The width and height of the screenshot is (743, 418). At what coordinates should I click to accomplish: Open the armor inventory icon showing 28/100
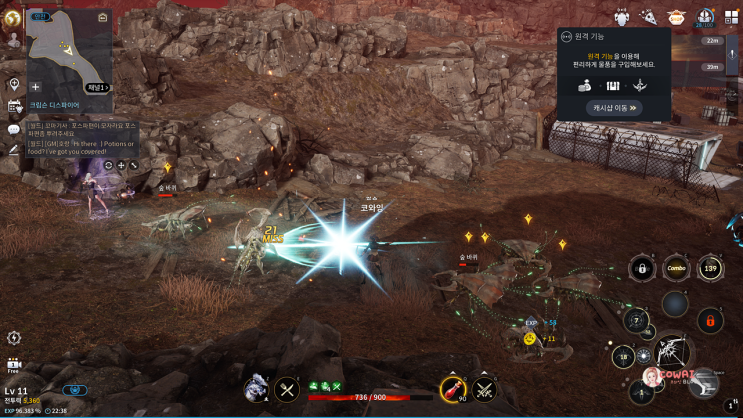[704, 17]
